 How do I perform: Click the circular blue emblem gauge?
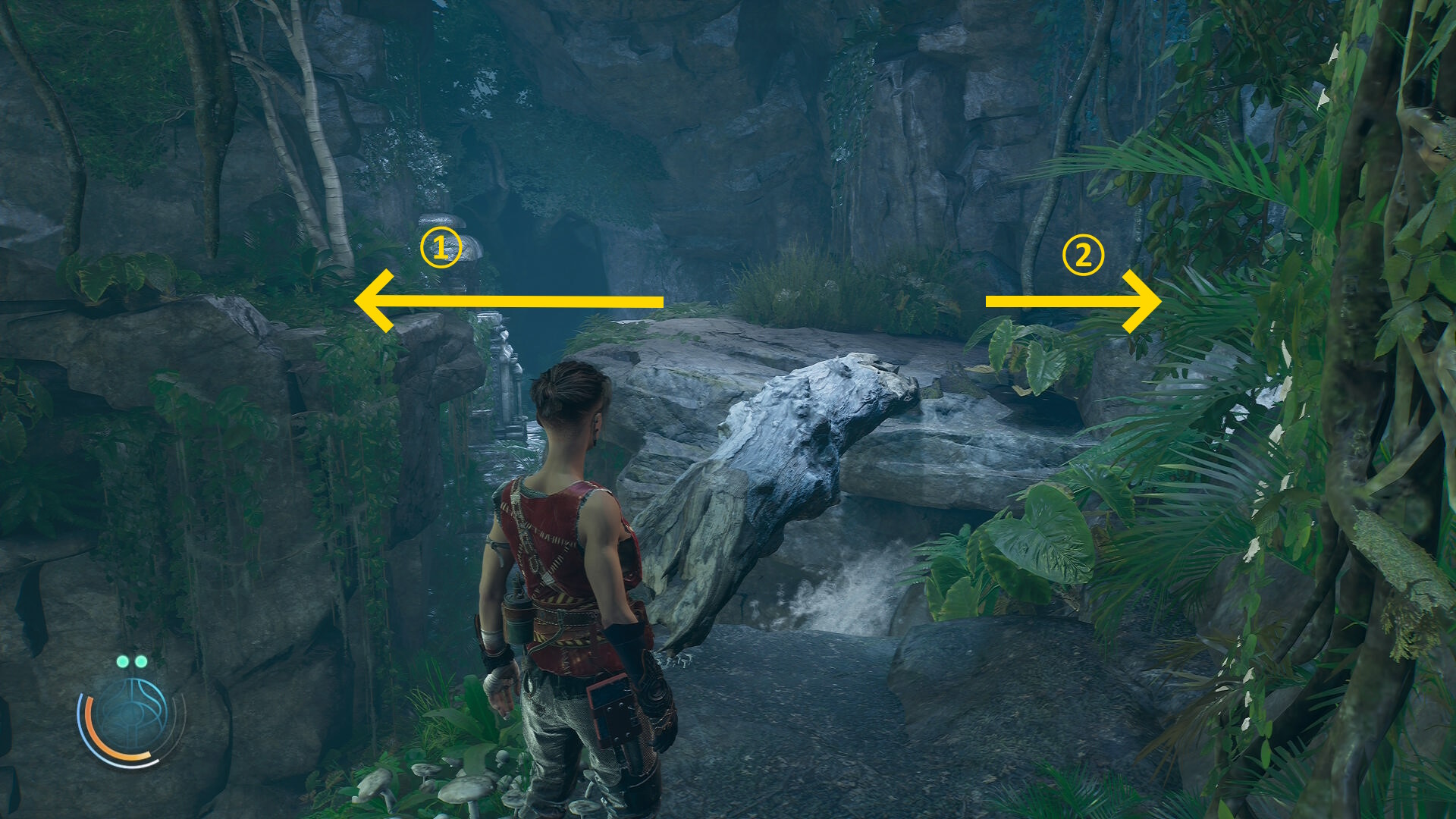click(132, 717)
